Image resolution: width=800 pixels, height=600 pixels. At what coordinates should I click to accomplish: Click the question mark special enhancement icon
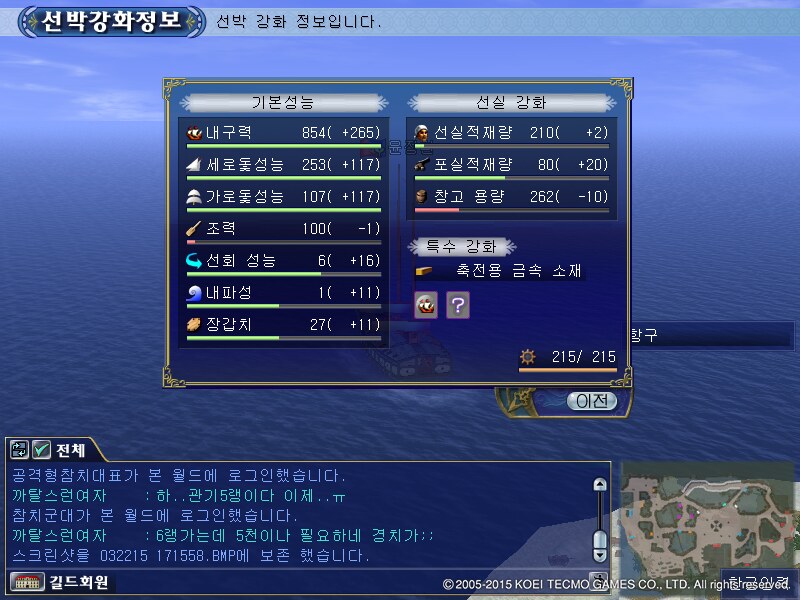tap(457, 305)
